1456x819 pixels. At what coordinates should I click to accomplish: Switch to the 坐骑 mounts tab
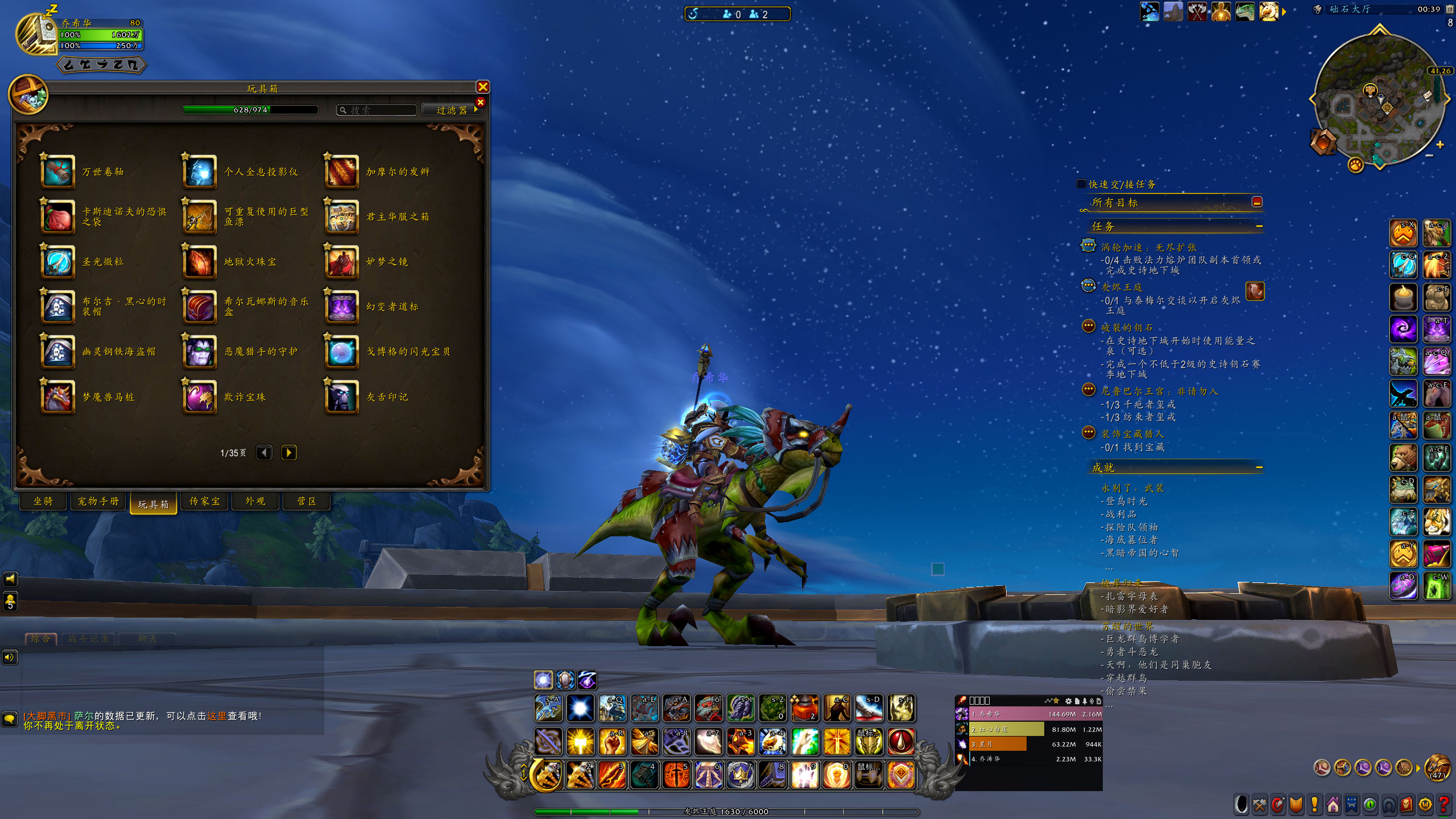[x=43, y=501]
